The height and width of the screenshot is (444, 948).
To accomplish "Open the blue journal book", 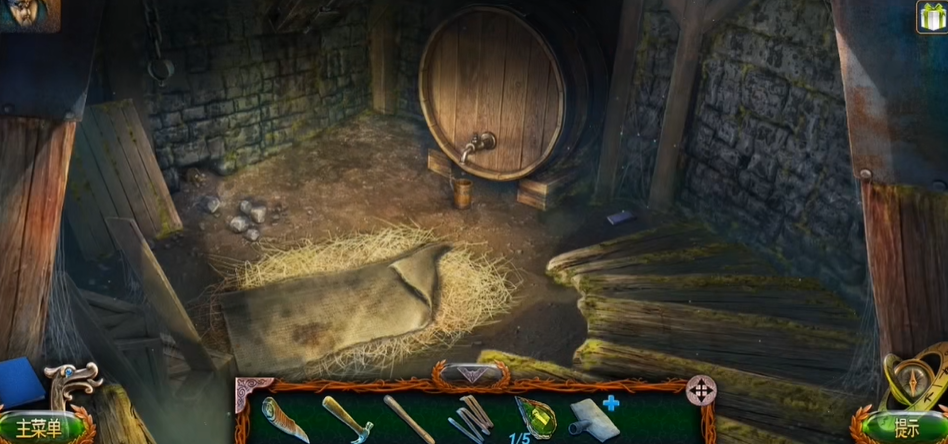I will click(20, 383).
